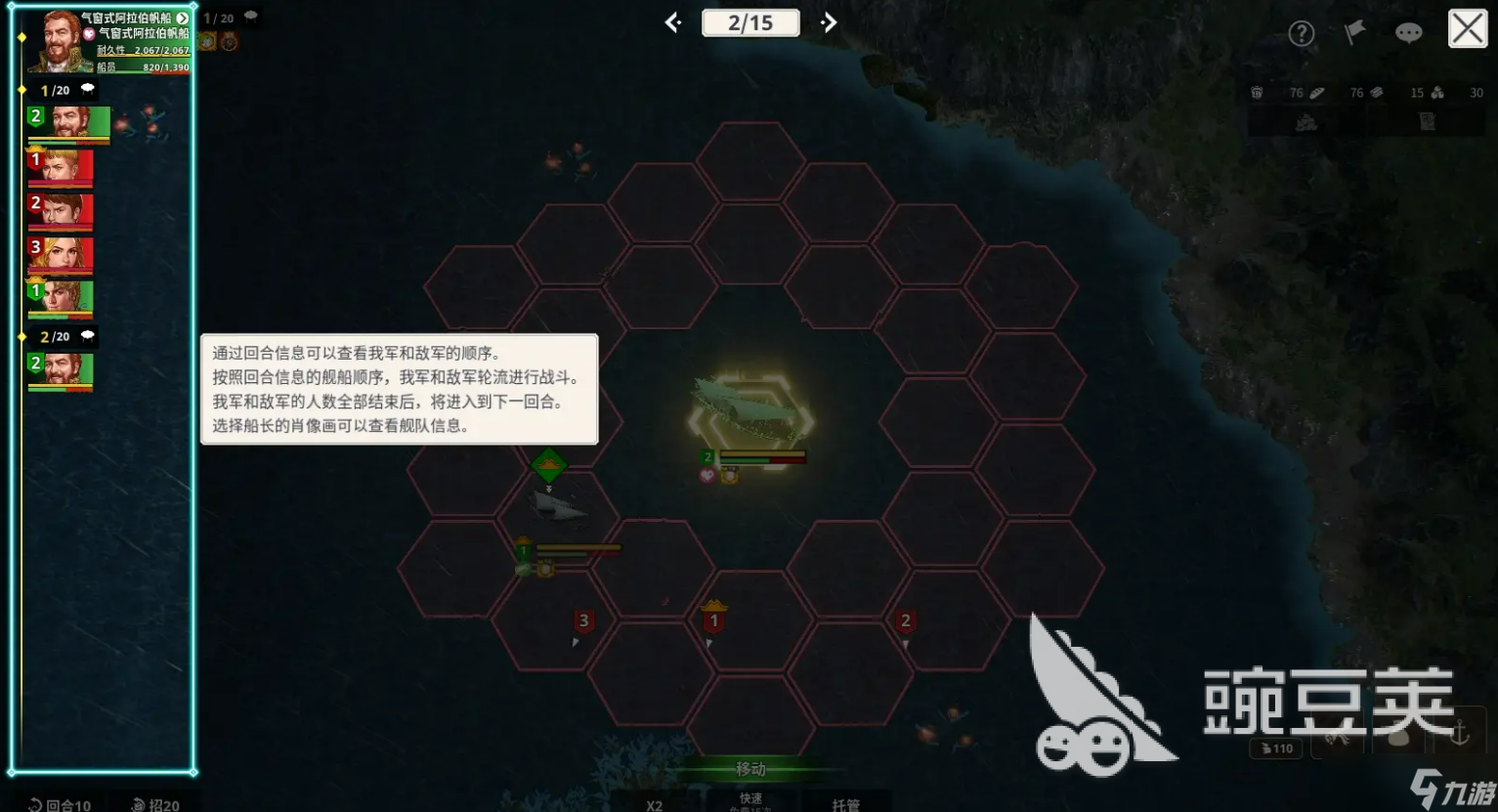Click the flag icon near top right
This screenshot has height=812, width=1498.
1354,32
